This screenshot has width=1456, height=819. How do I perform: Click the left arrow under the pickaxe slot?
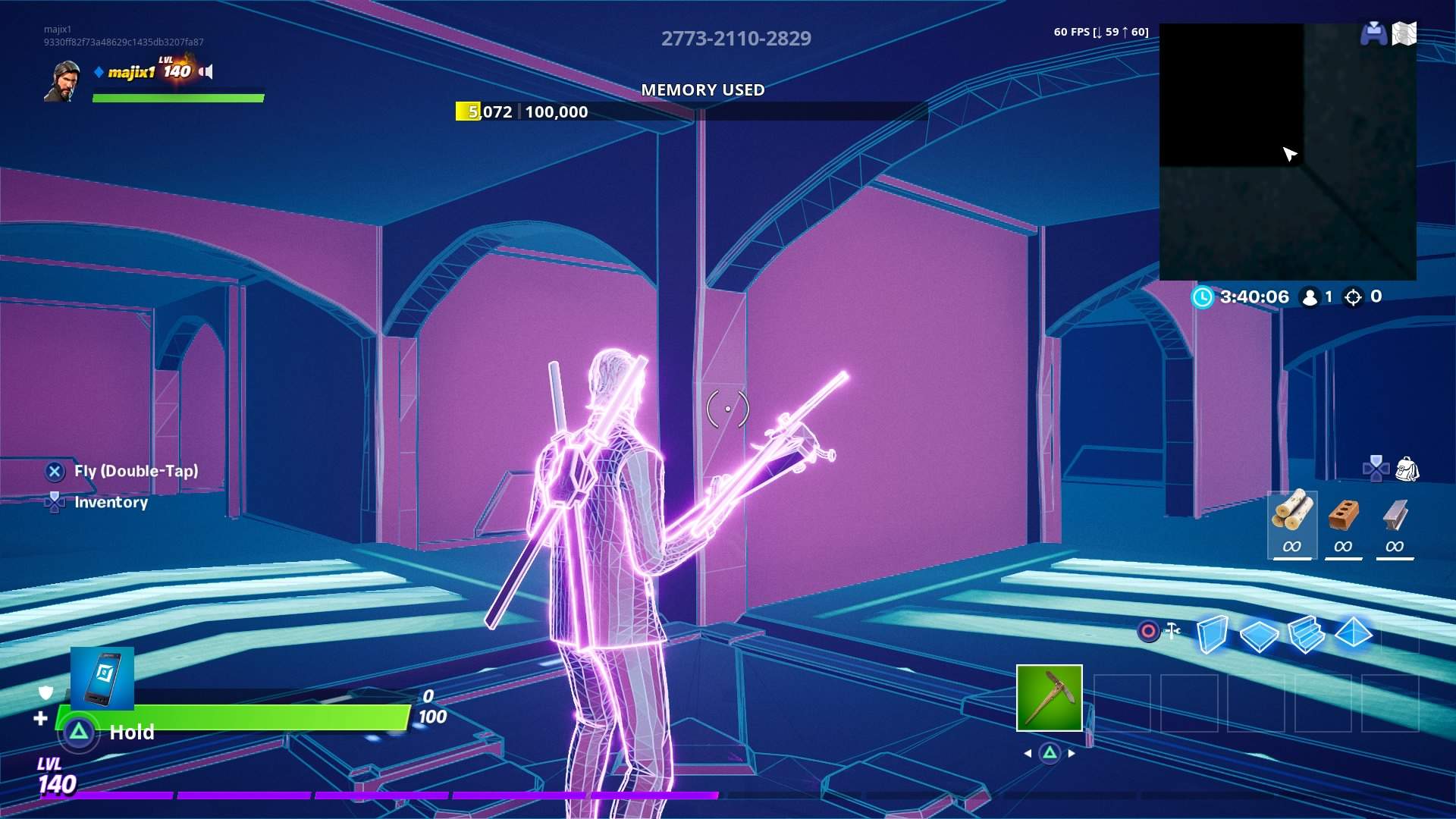click(1028, 755)
